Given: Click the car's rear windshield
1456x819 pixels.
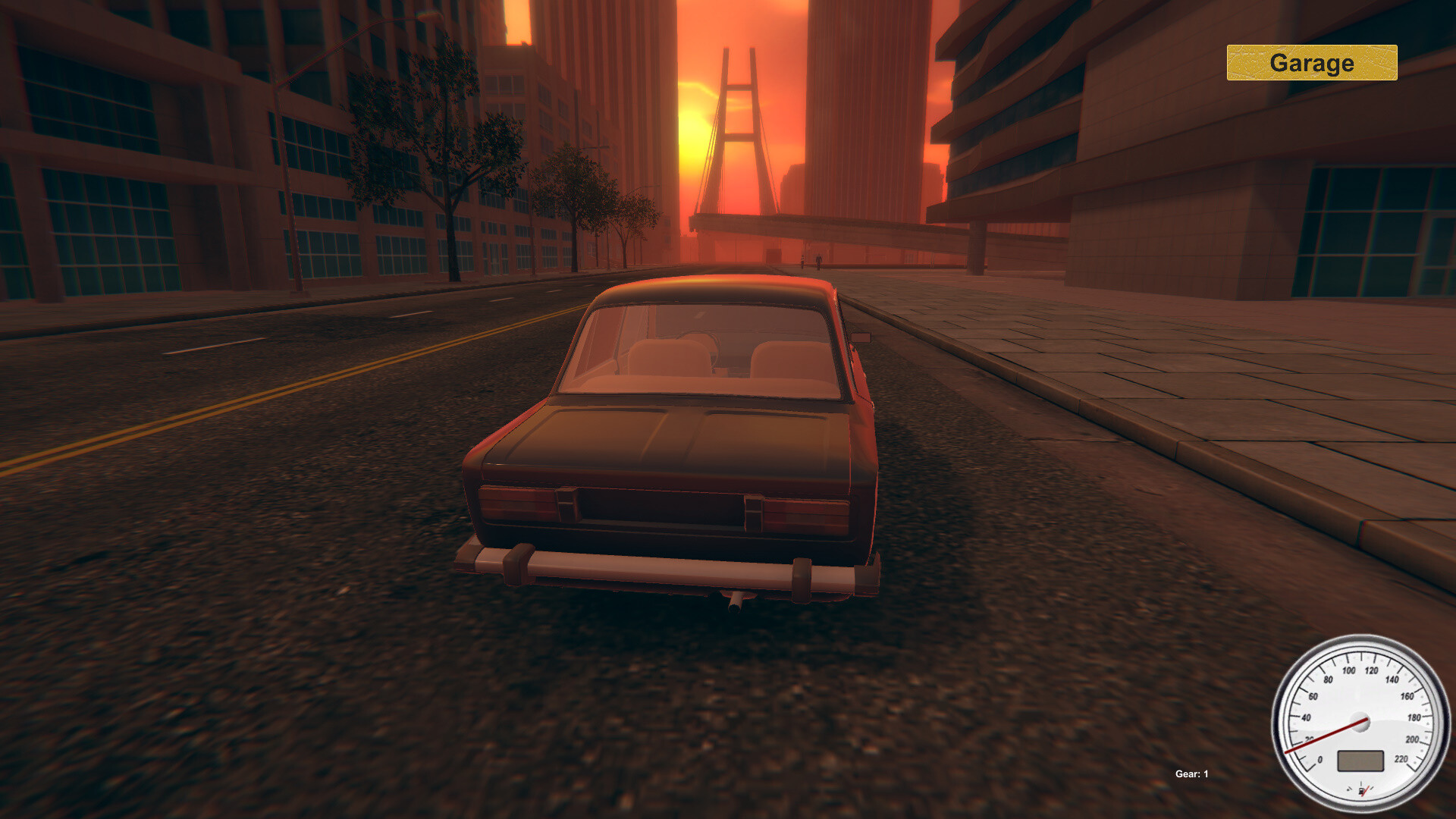Looking at the screenshot, I should 705,349.
